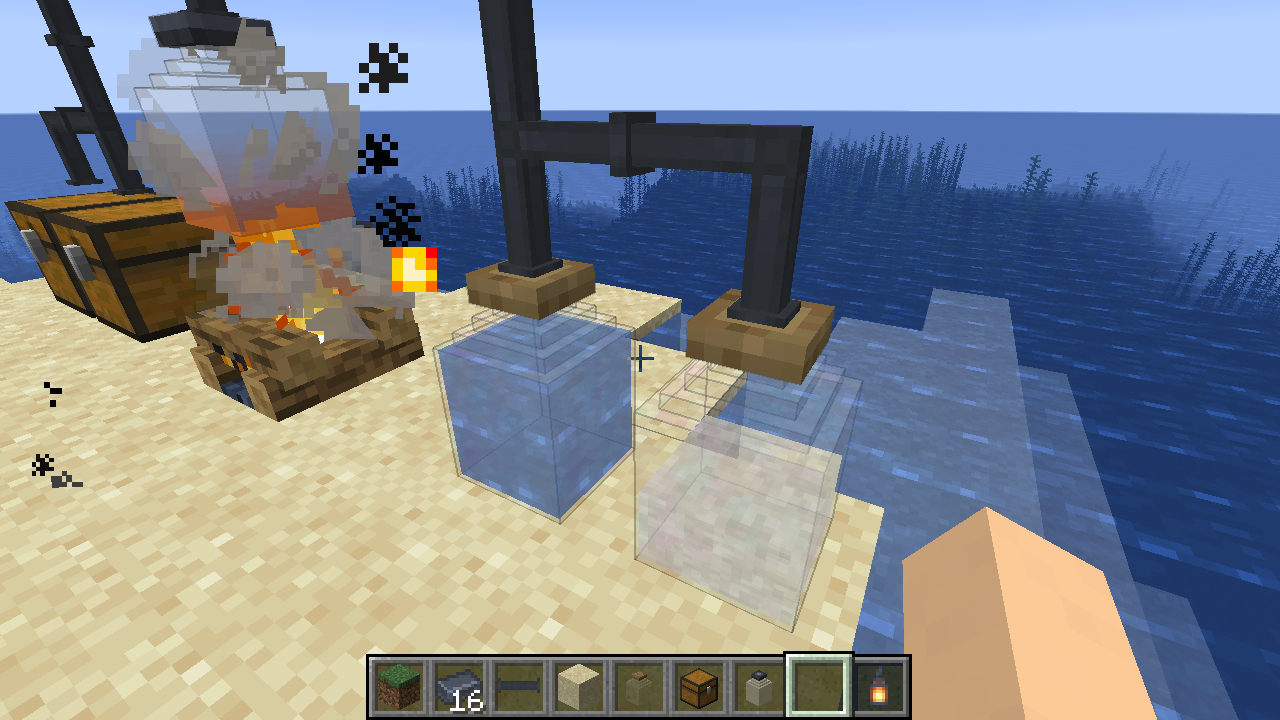
Task: Select the sand block hotbar slot
Action: click(579, 687)
